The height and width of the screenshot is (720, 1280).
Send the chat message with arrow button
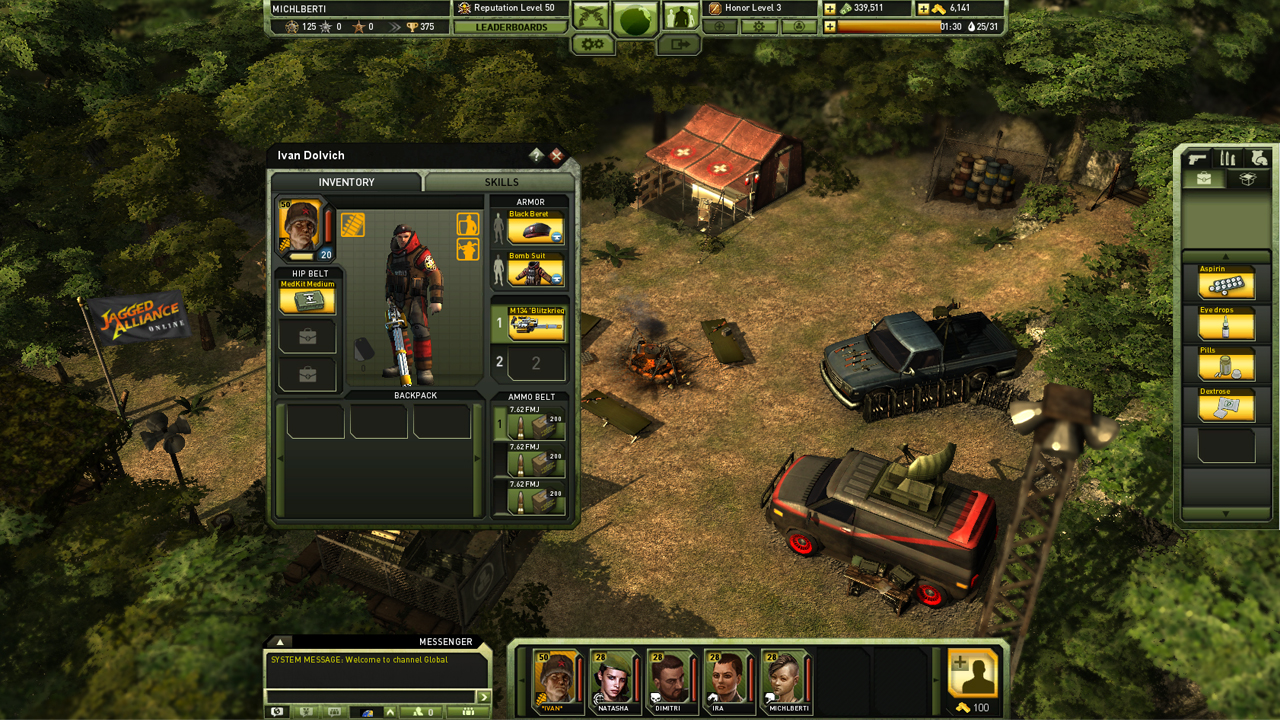(x=484, y=696)
